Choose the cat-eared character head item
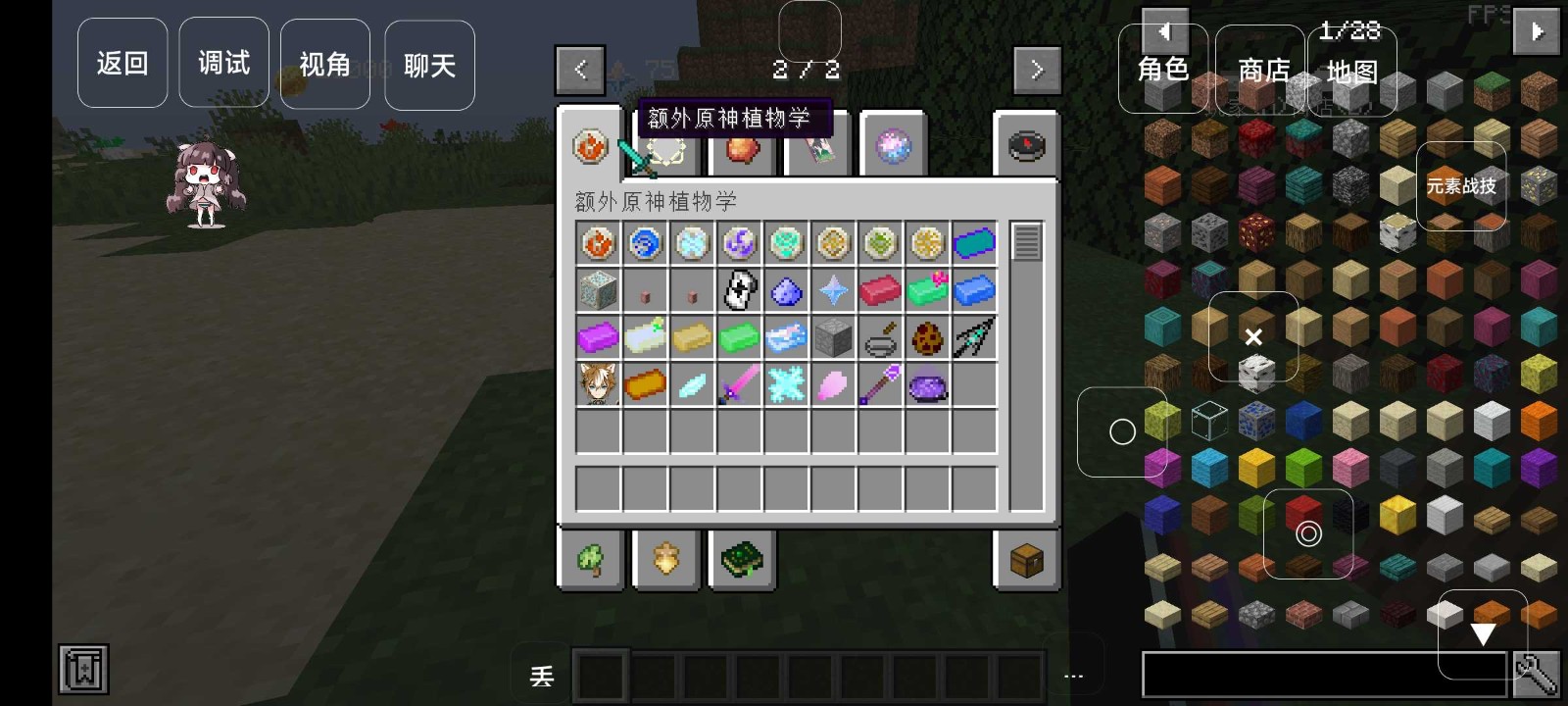 [598, 384]
